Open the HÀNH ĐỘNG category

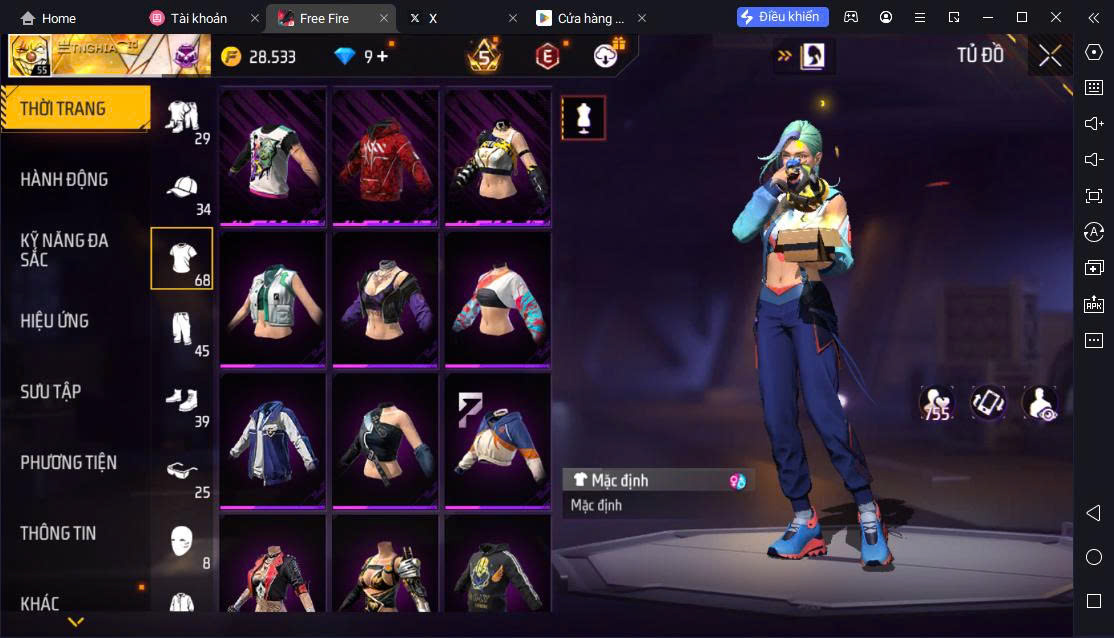click(x=65, y=180)
